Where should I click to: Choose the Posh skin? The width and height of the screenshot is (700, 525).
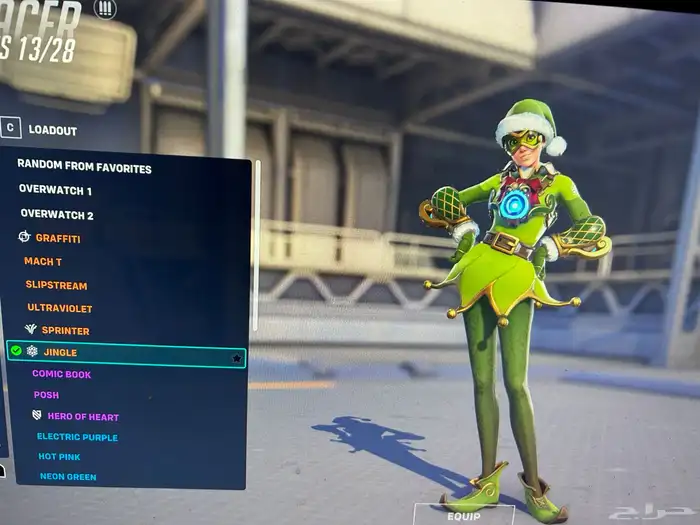click(46, 395)
